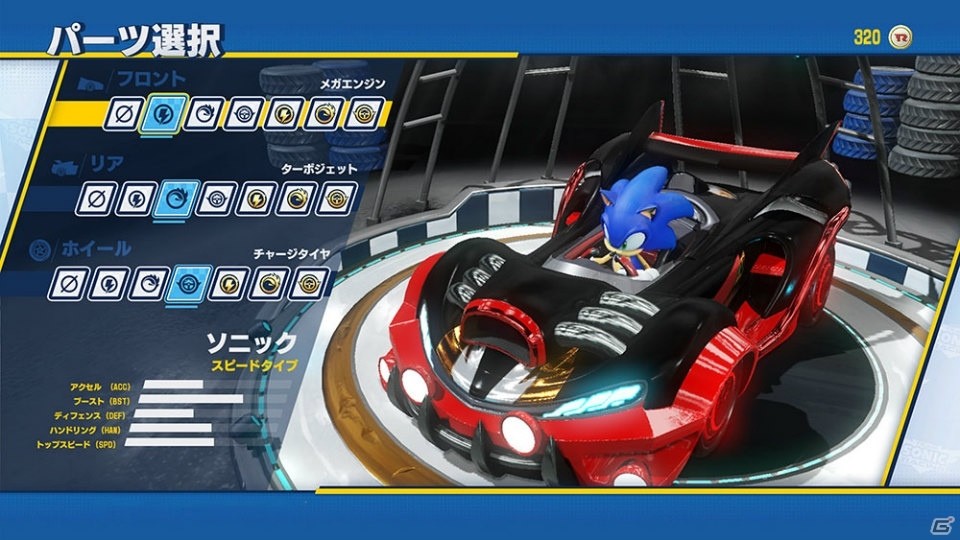Equip the gold lightning bolt wheel in ホイール row
This screenshot has height=540, width=960.
point(227,284)
